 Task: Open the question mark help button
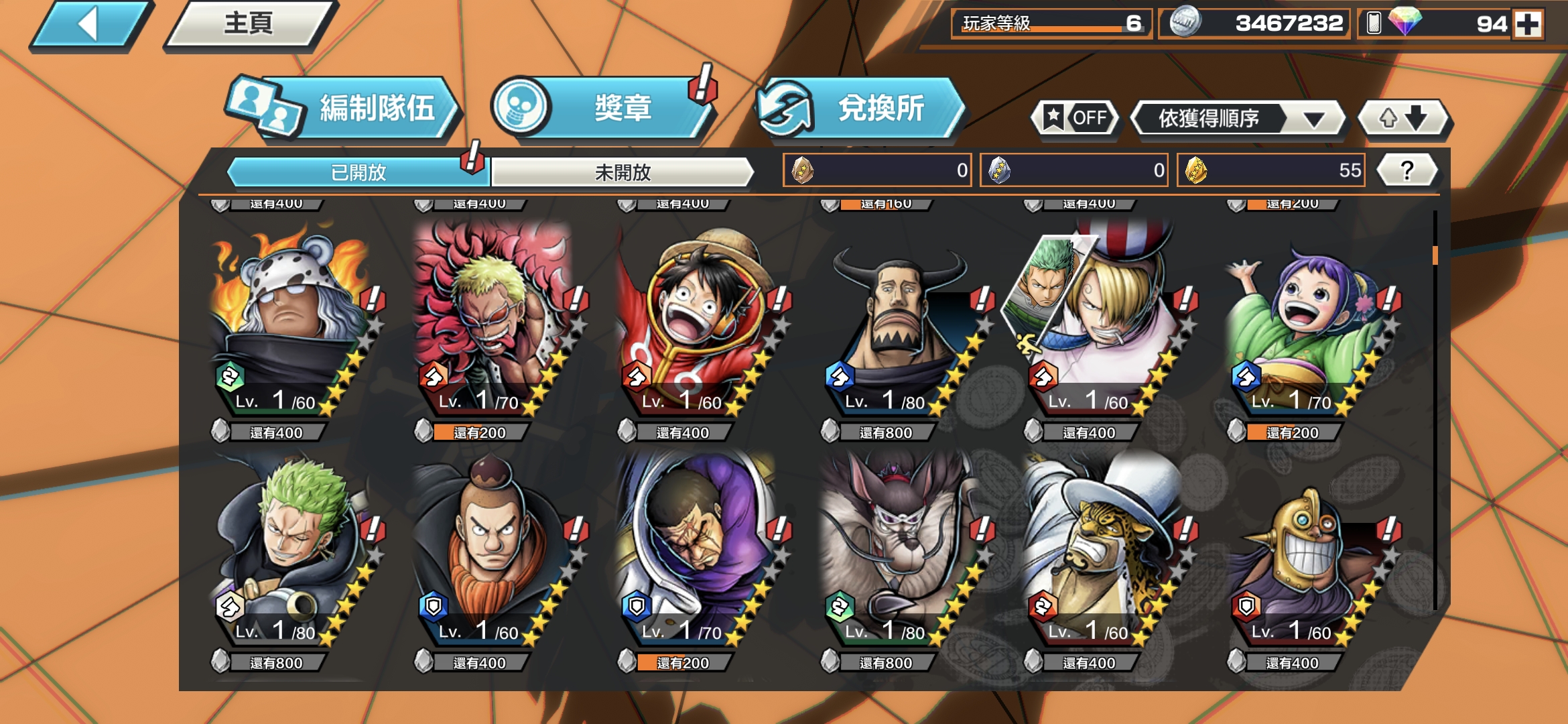[x=1407, y=170]
